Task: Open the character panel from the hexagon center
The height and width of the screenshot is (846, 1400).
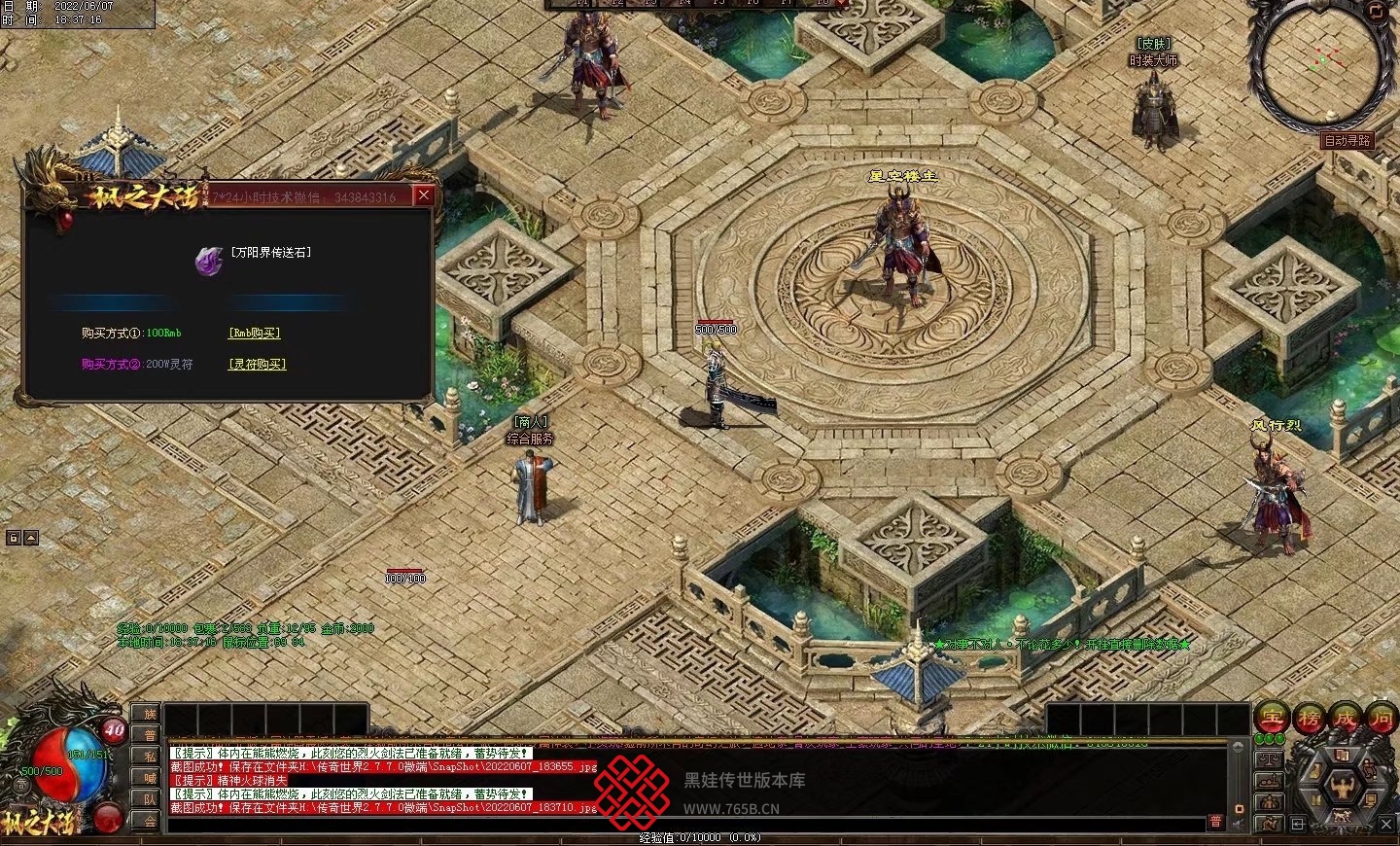Action: pos(1343,784)
